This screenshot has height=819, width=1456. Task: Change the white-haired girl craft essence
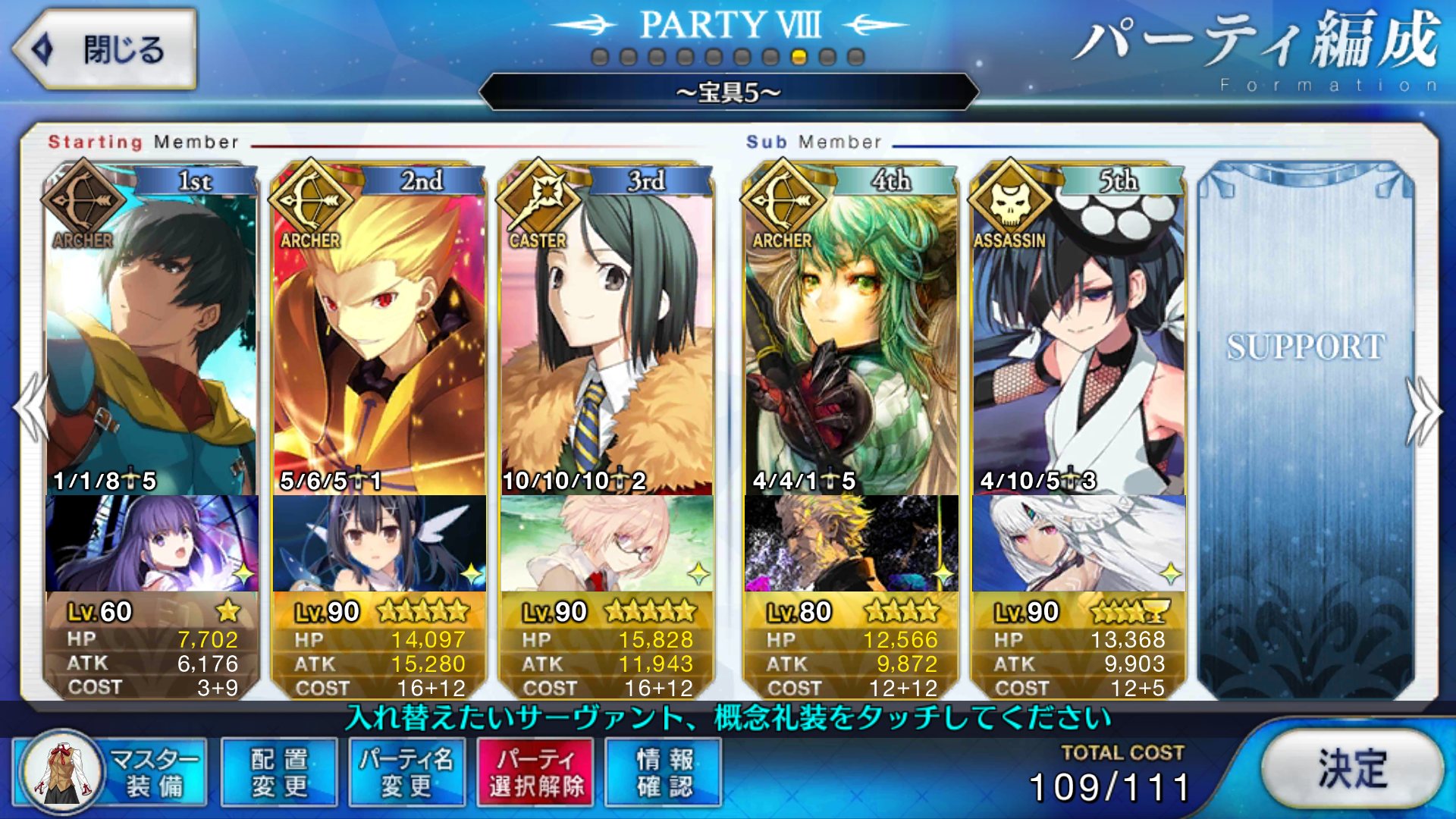(x=1078, y=543)
